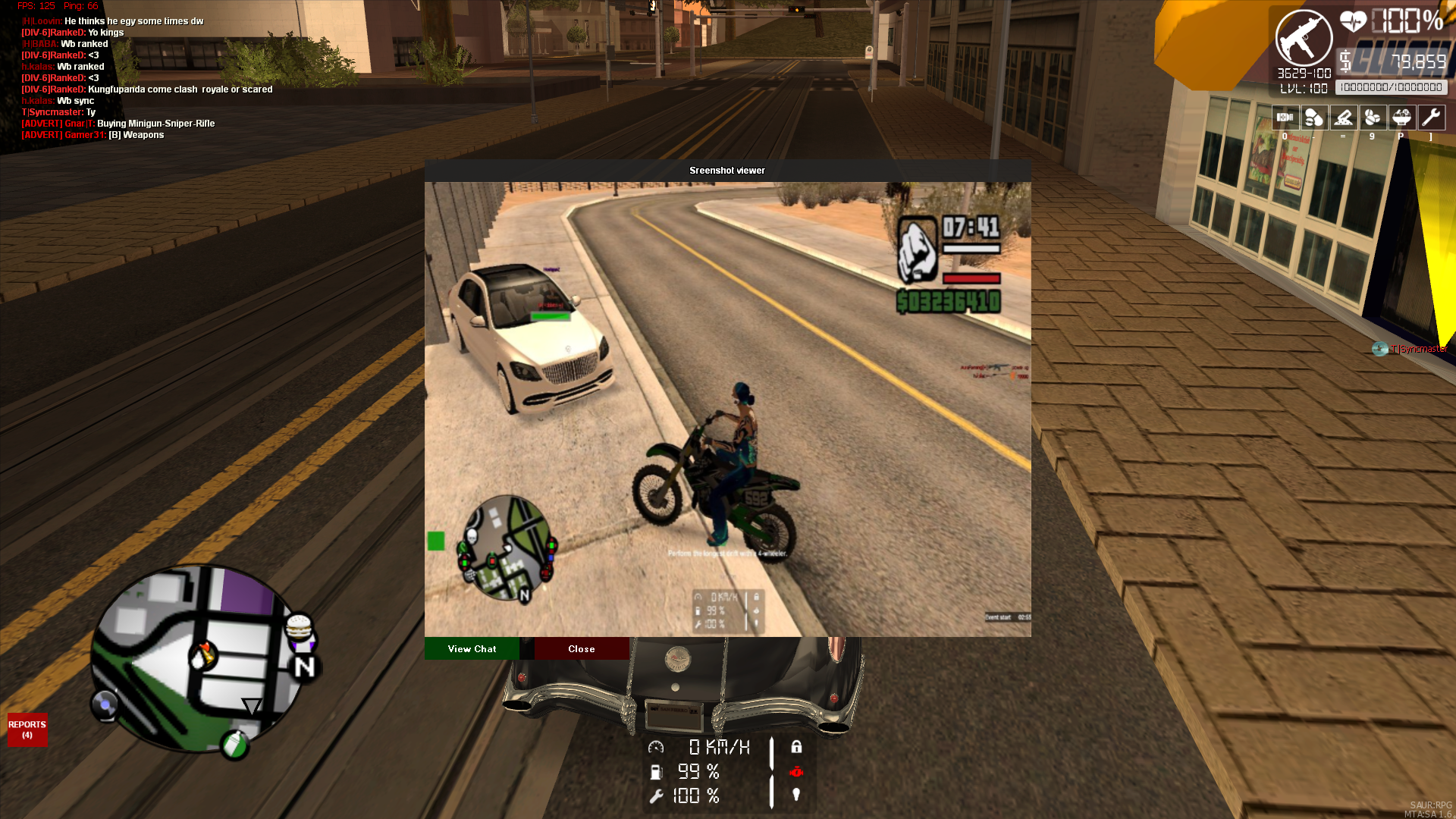Click the red engine icon on speedometer
Screen dimensions: 1456x819
[x=796, y=771]
